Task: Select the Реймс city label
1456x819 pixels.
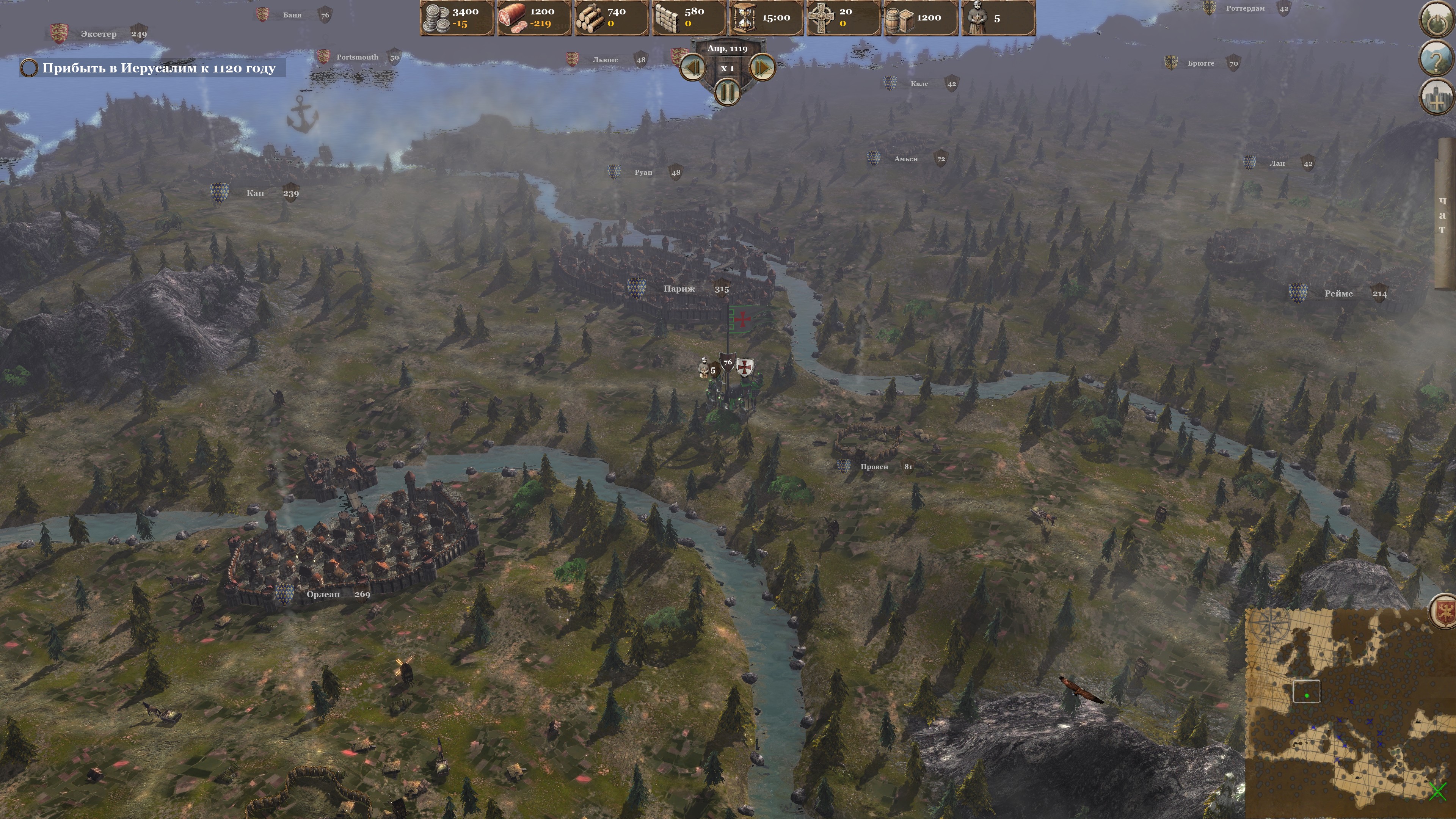Action: tap(1338, 293)
